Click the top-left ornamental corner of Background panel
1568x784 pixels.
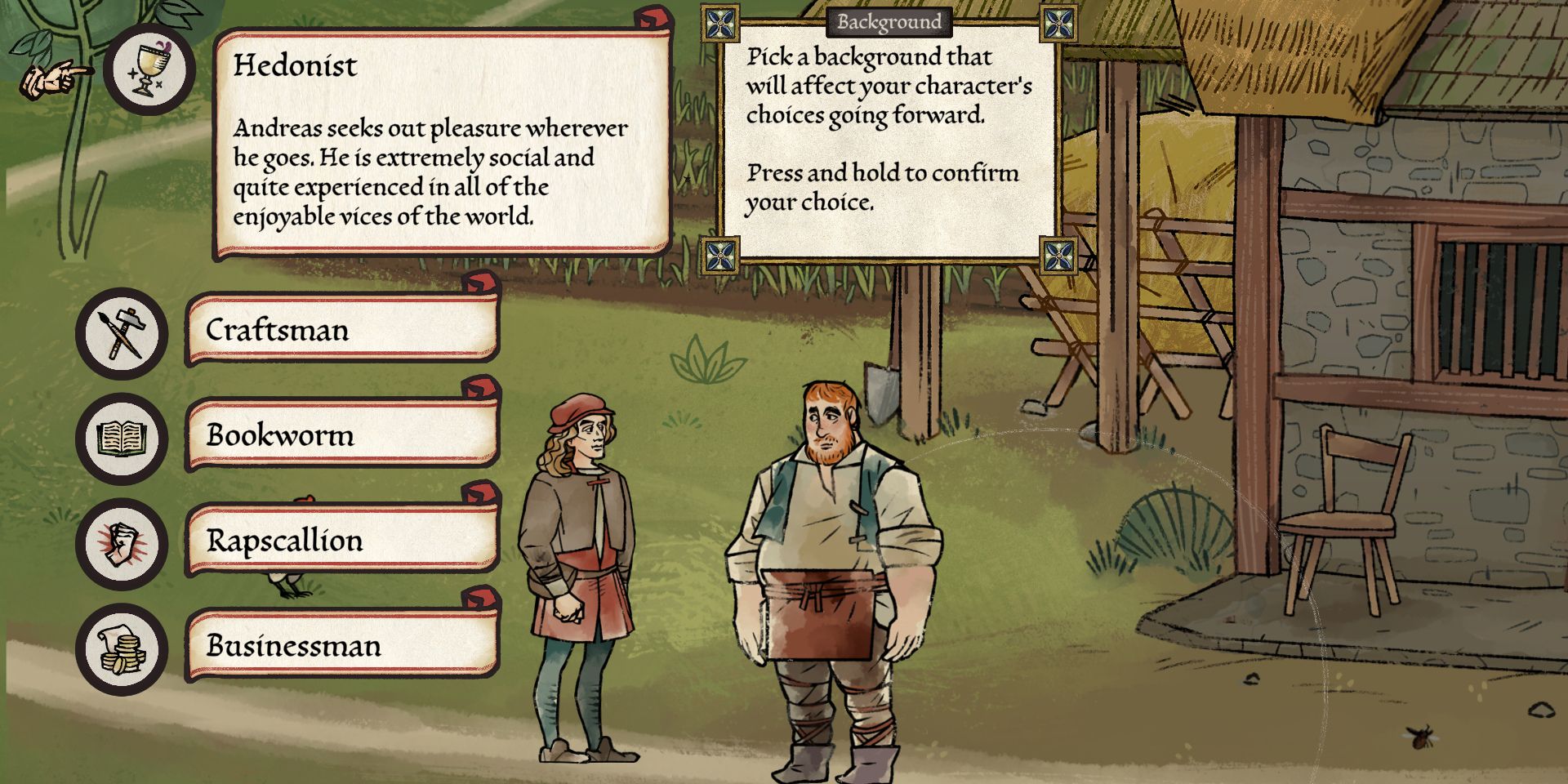point(719,21)
